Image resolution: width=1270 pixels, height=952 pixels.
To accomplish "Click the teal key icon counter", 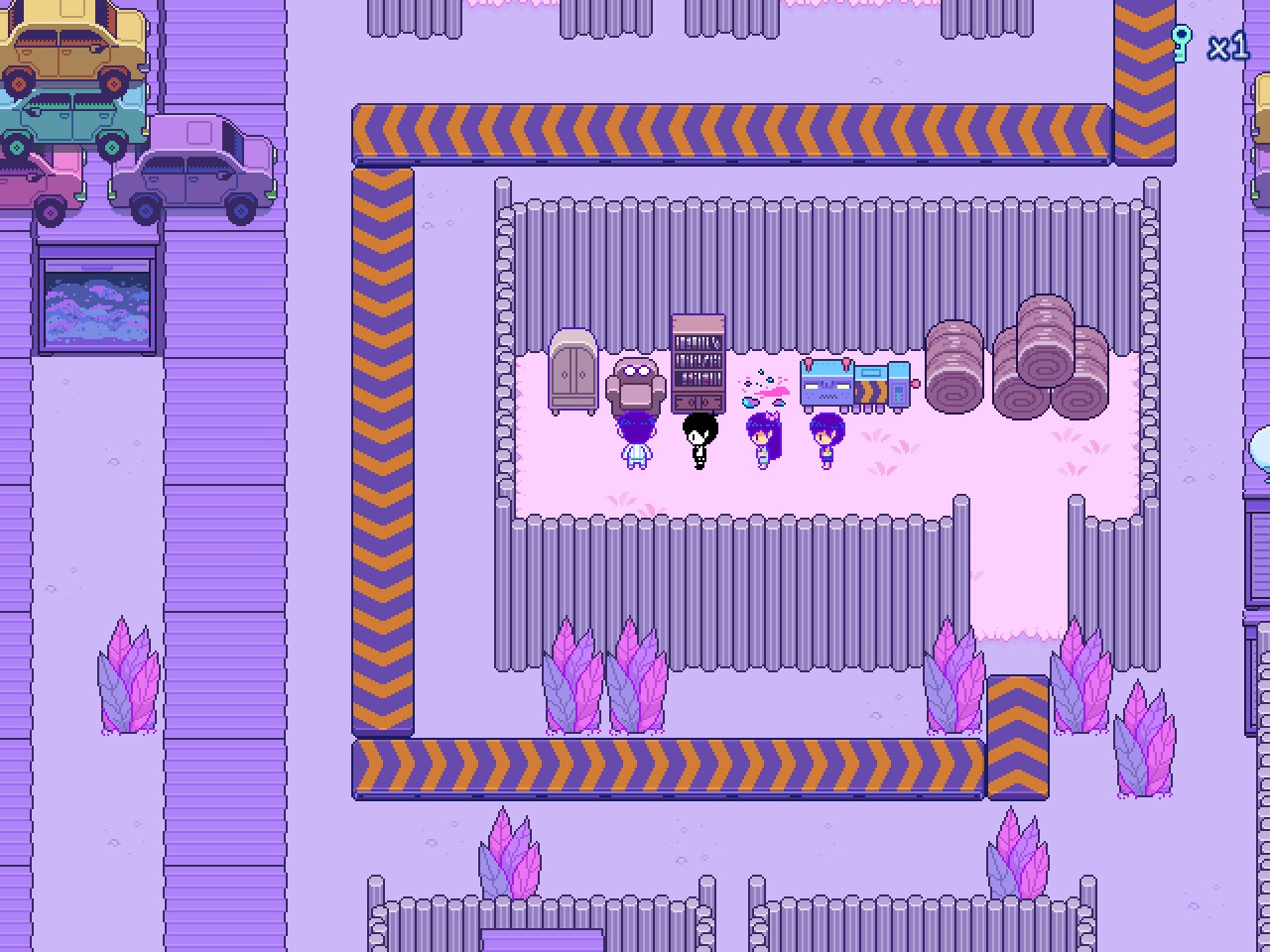I will pyautogui.click(x=1183, y=44).
